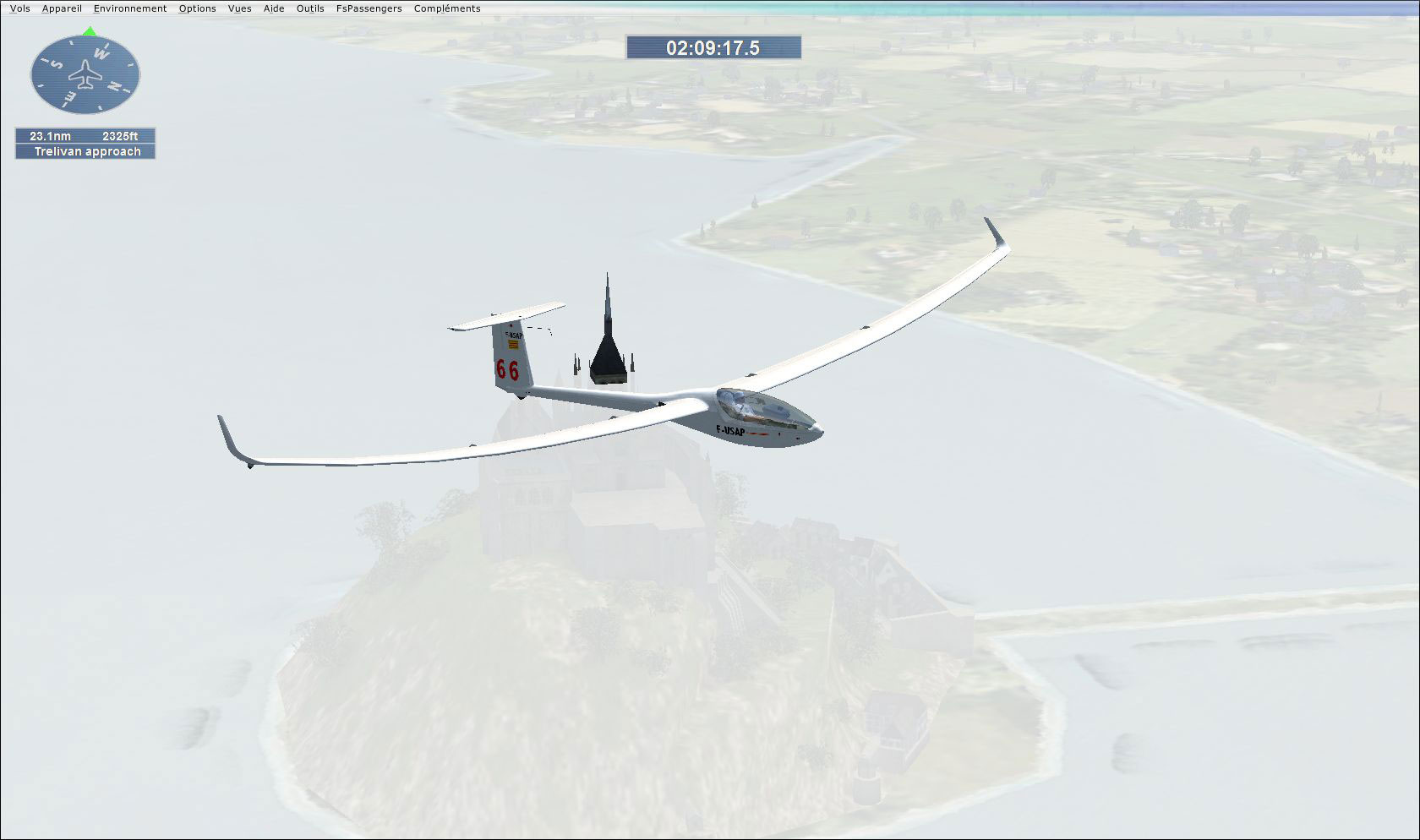Viewport: 1420px width, 840px height.
Task: Toggle the 23.1nm distance readout display
Action: click(x=50, y=135)
